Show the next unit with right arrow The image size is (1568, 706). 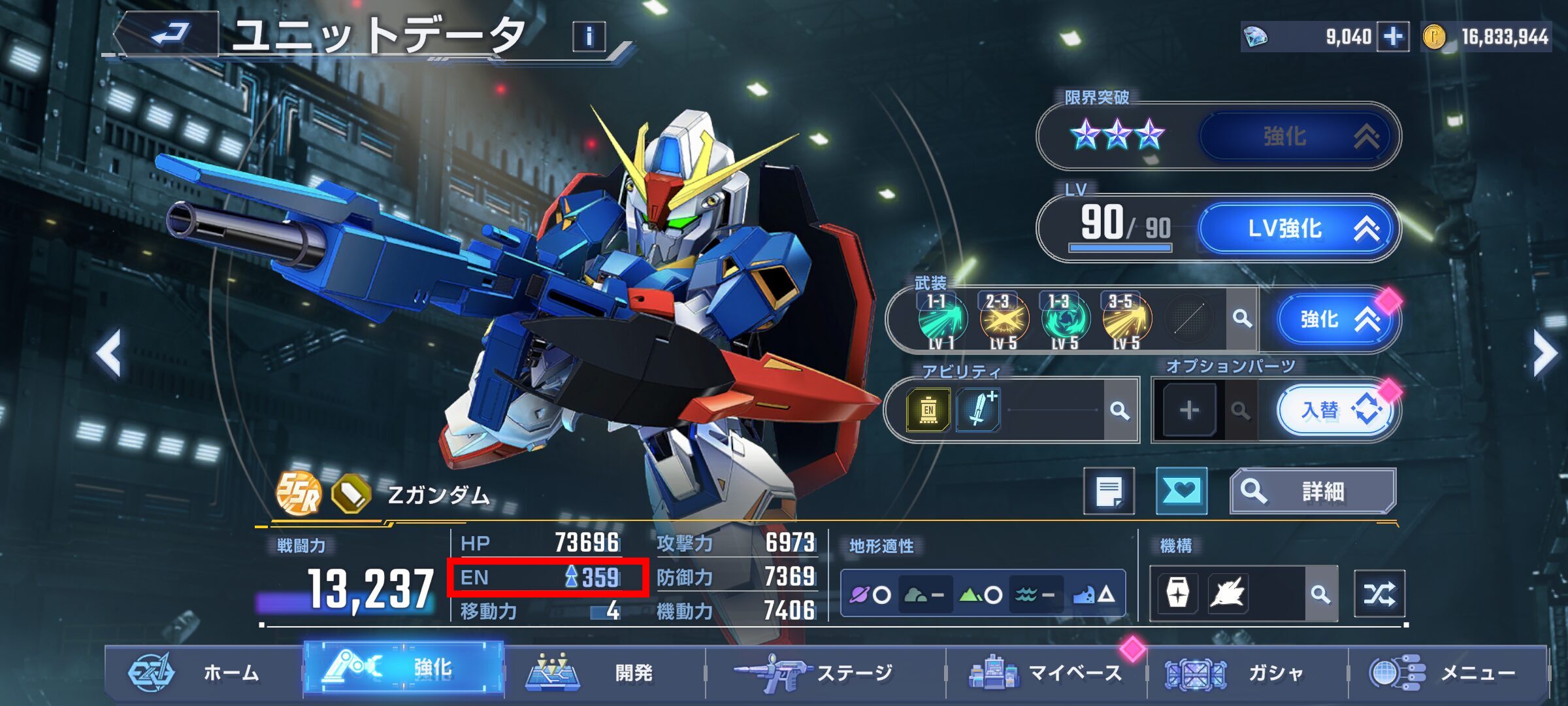[x=1545, y=354]
